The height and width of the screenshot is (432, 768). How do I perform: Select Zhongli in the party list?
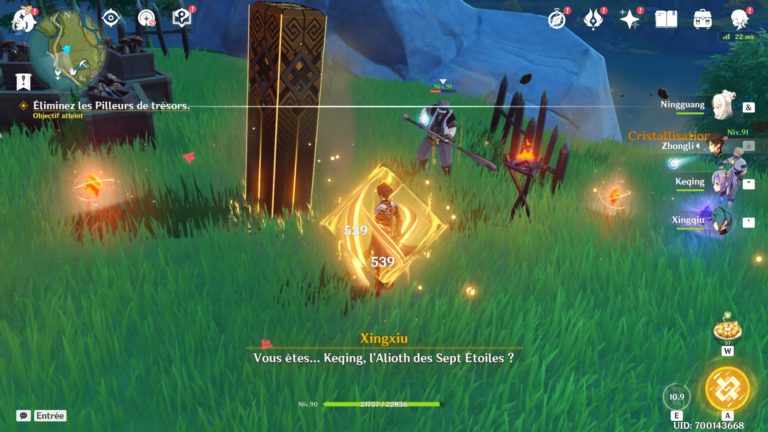pos(716,146)
